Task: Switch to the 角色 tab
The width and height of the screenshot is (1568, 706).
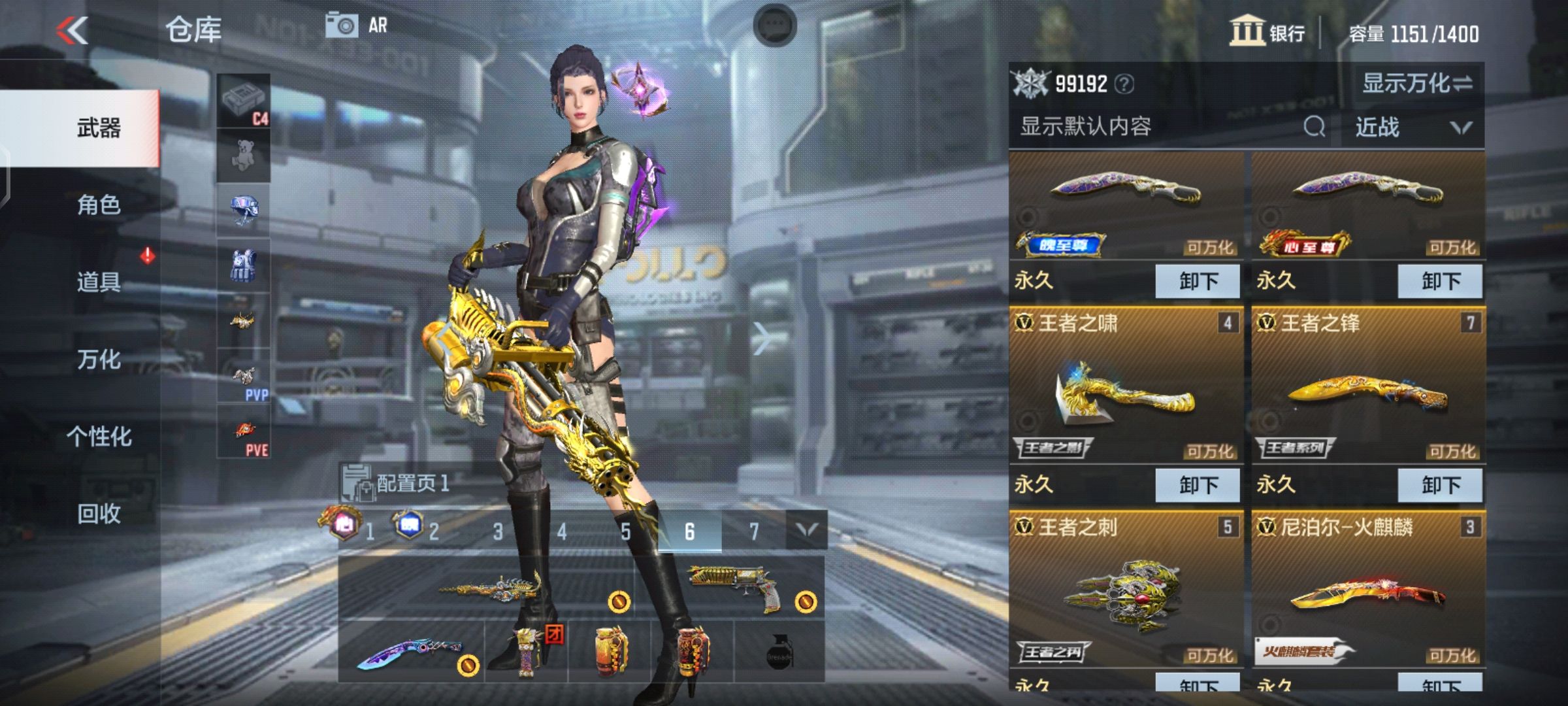Action: point(99,205)
